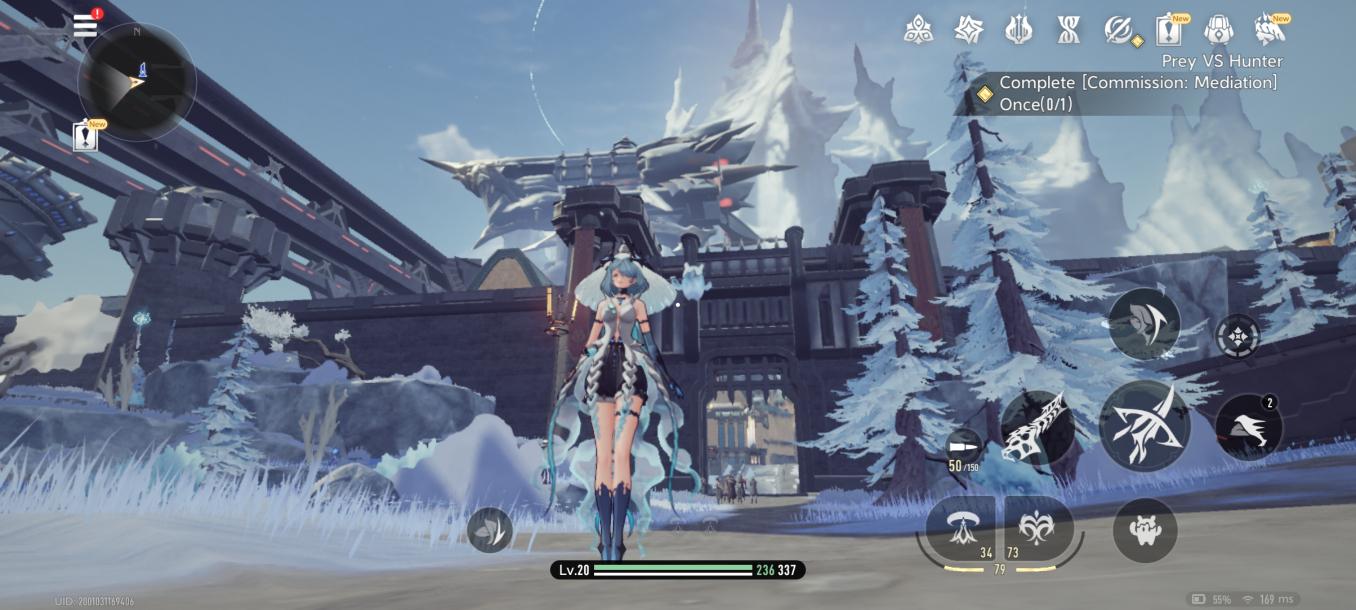Tap the bullet ammo reload icon
This screenshot has width=1356, height=610.
click(964, 446)
